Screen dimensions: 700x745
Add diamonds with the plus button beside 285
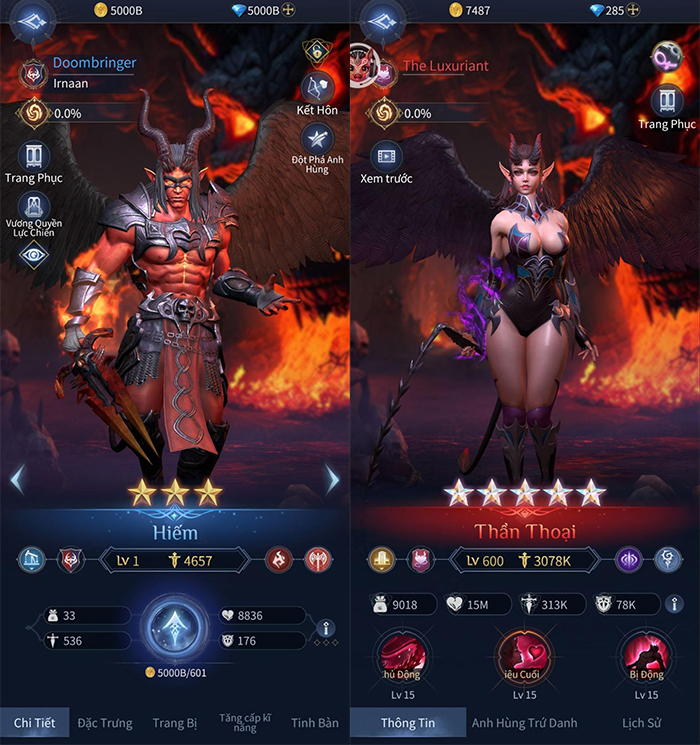pyautogui.click(x=634, y=11)
